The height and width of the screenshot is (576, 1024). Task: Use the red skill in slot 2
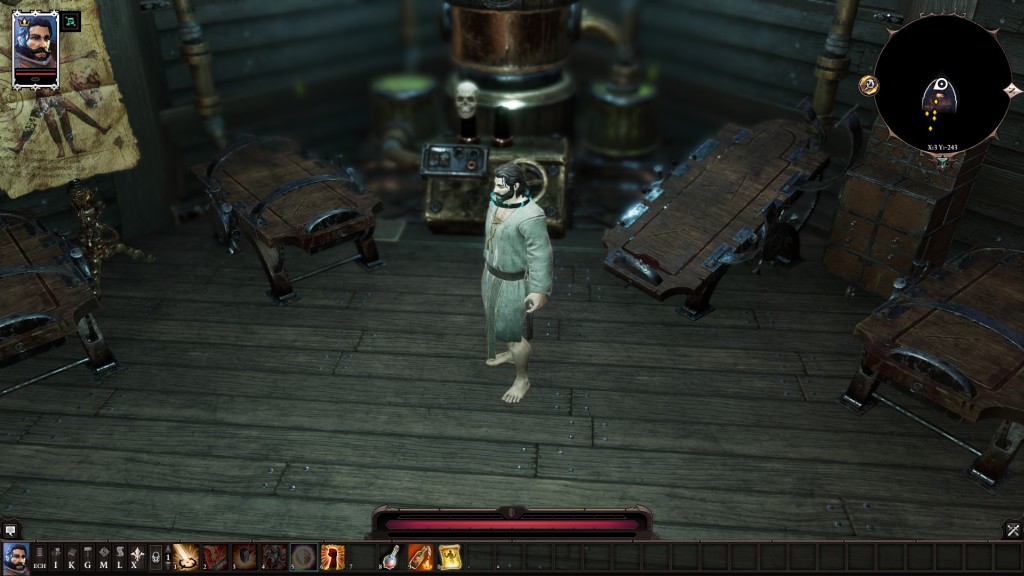click(215, 557)
